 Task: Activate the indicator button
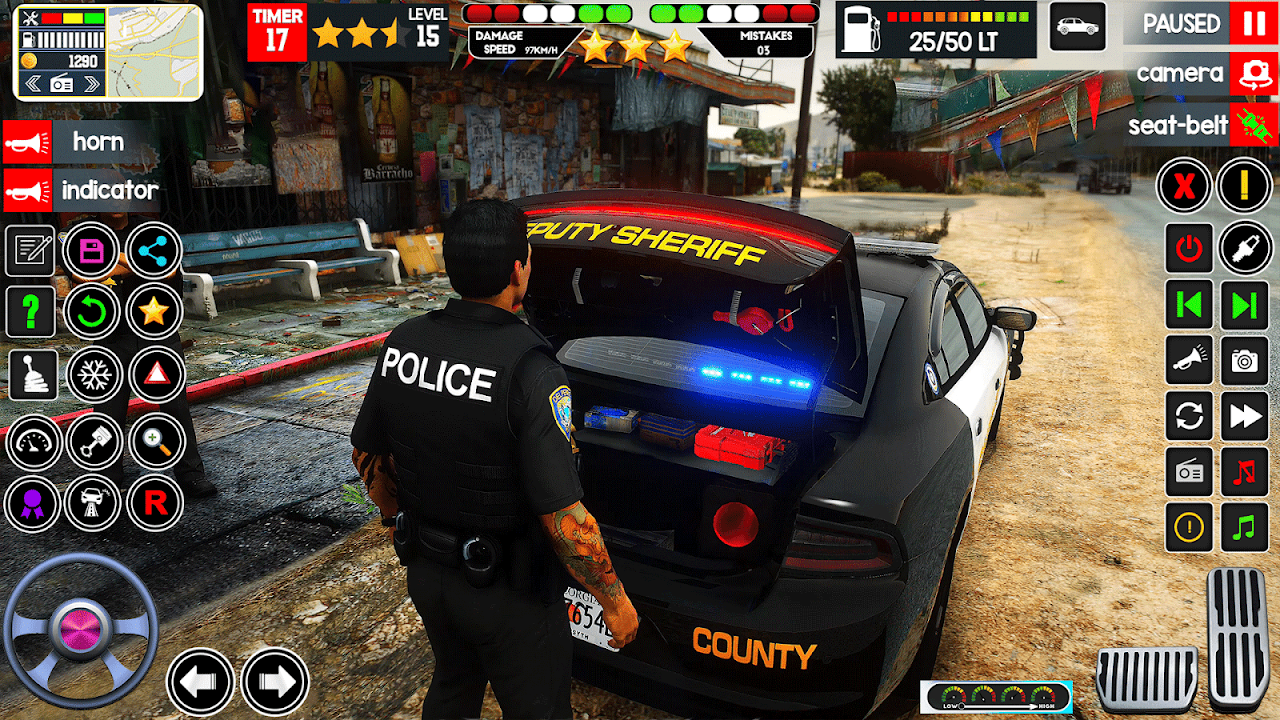pos(27,190)
